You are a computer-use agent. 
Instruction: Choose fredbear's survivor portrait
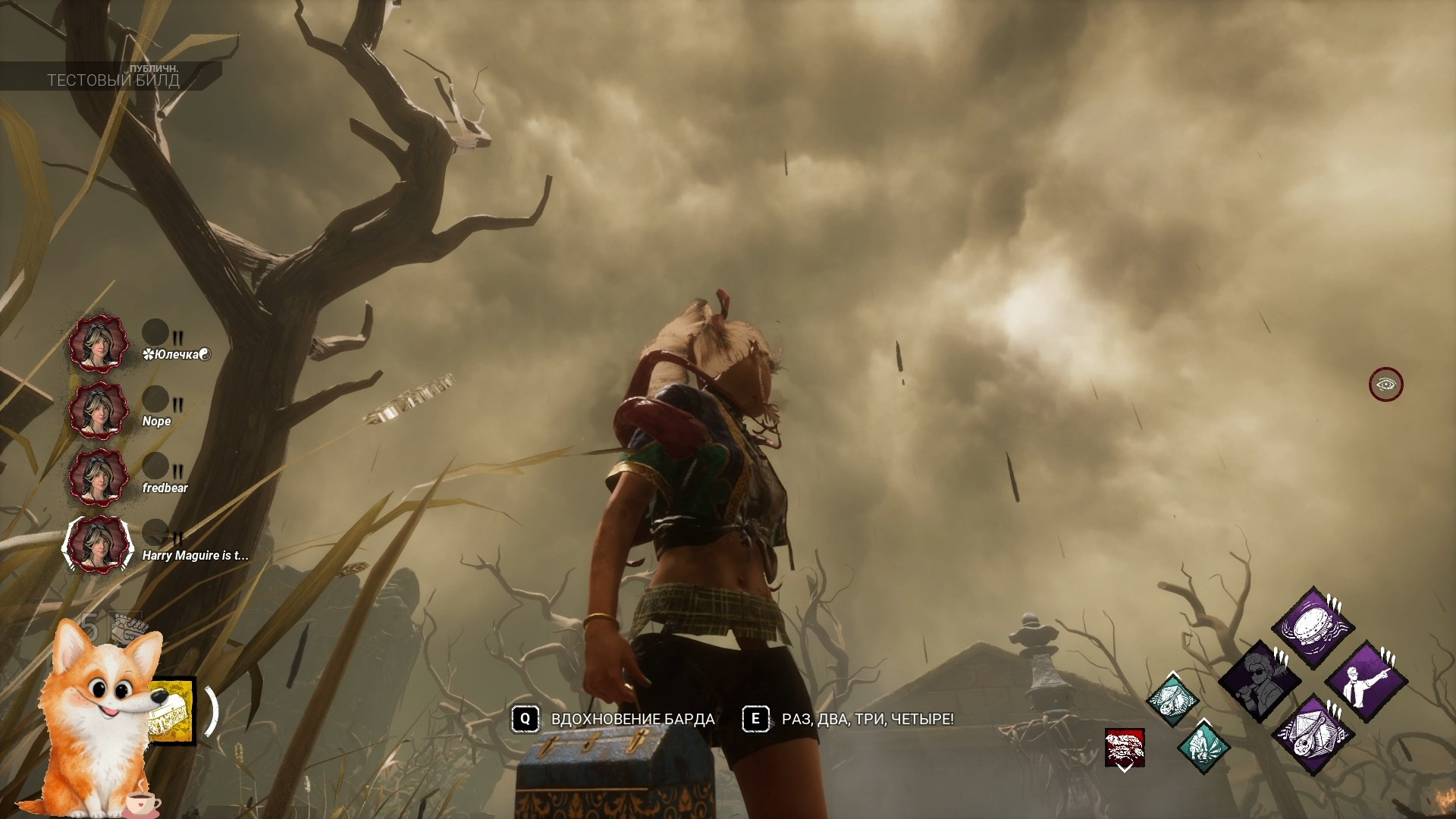tap(98, 477)
